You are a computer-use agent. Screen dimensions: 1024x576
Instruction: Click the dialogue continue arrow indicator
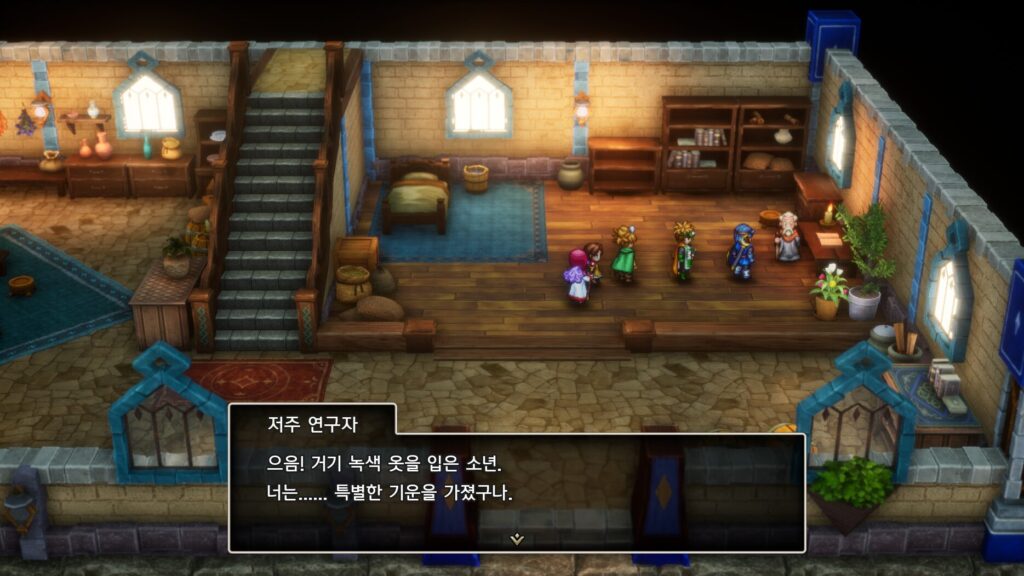517,538
